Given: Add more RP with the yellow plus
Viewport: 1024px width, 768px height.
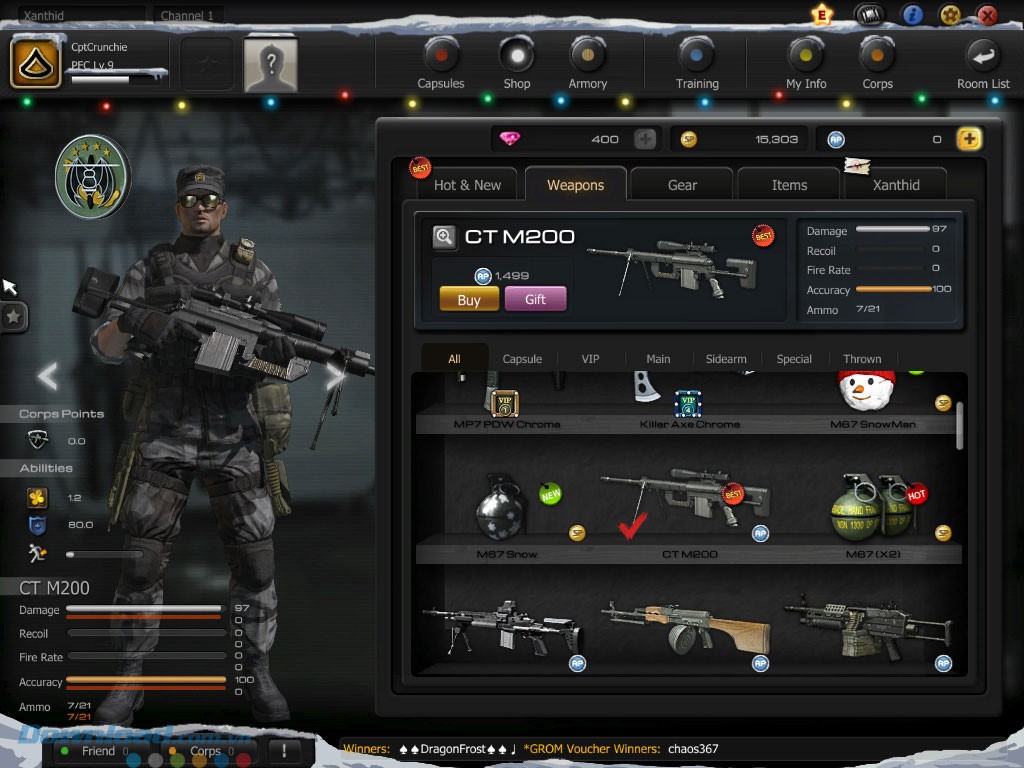Looking at the screenshot, I should point(969,139).
